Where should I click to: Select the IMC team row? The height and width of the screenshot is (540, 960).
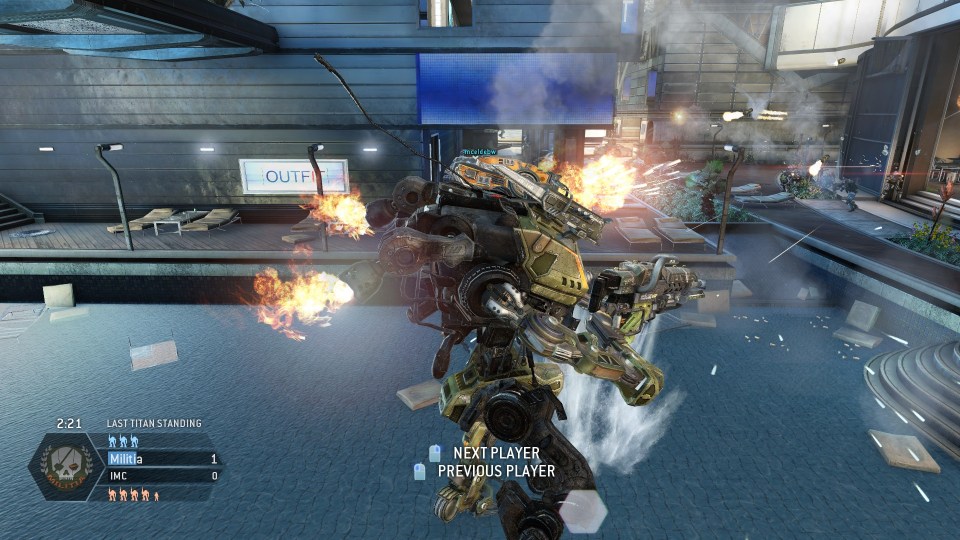160,476
